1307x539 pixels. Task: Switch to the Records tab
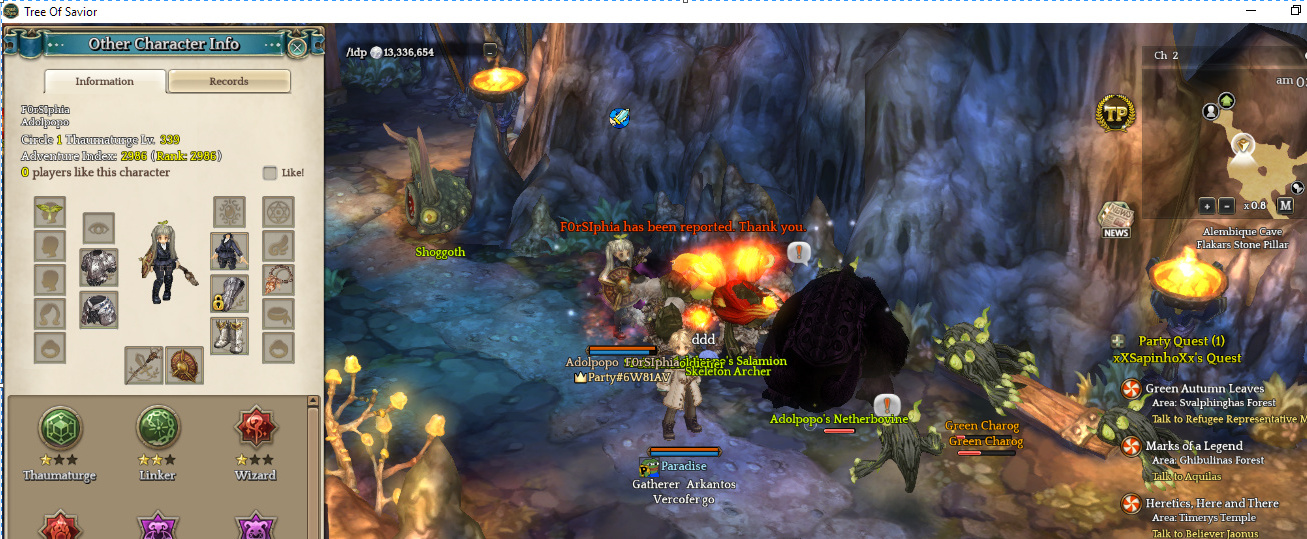pos(229,81)
